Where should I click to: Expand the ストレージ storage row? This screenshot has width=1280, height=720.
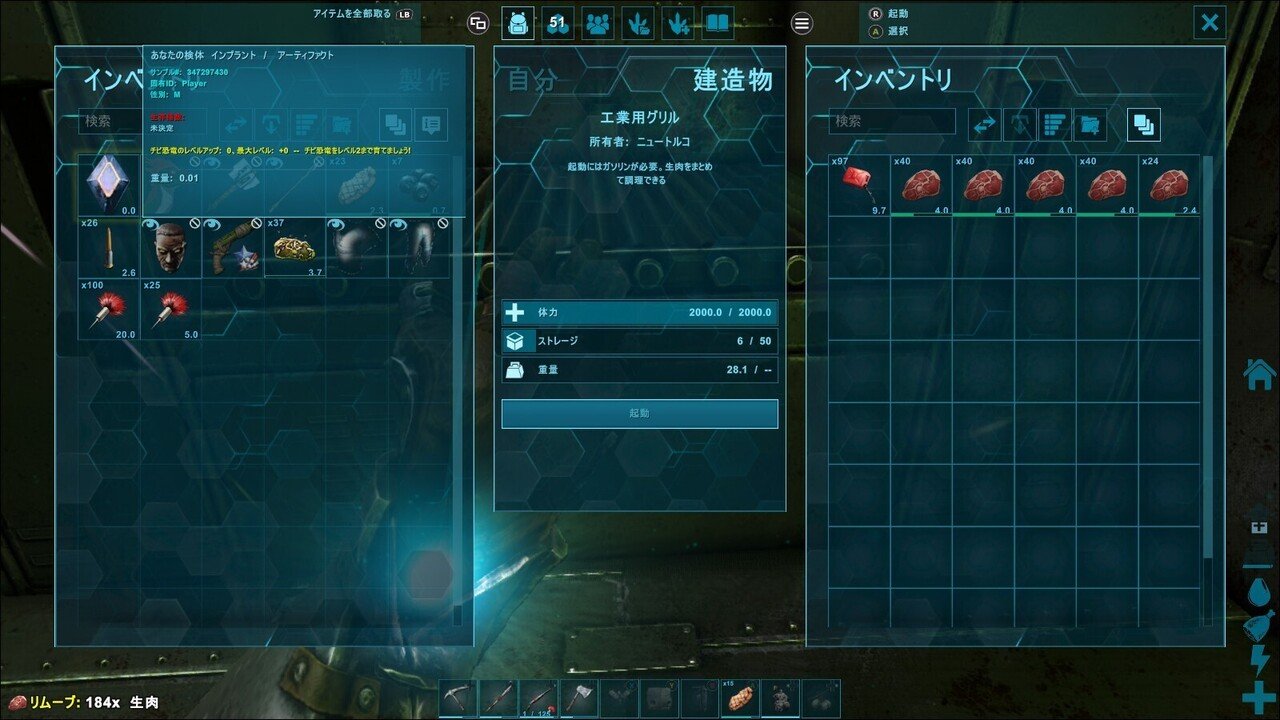639,340
